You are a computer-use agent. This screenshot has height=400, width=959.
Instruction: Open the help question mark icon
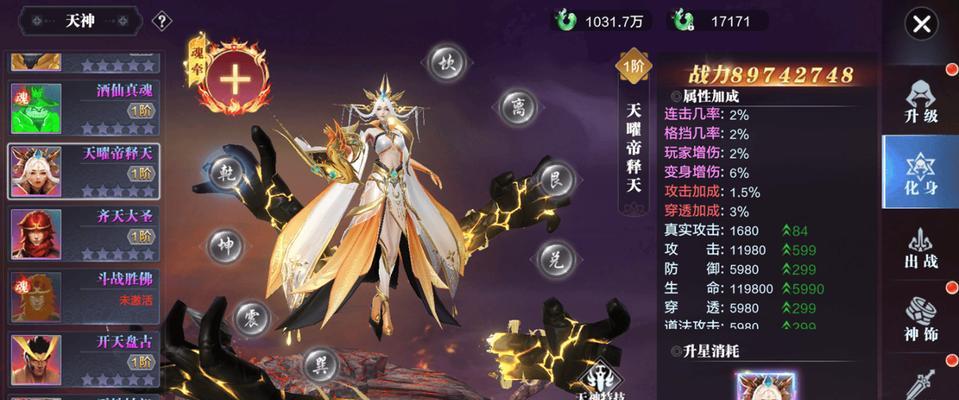coord(162,20)
